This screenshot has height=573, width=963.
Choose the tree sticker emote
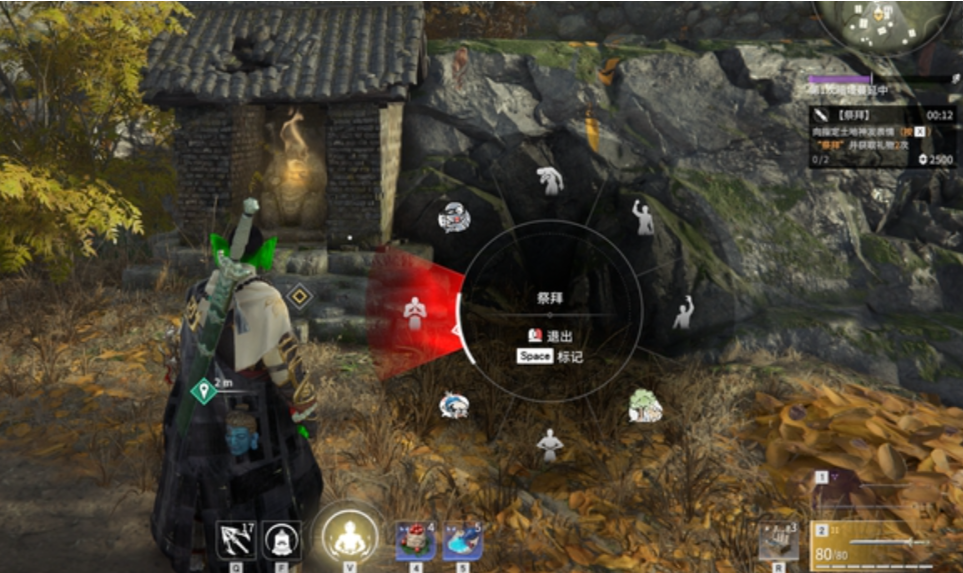(645, 406)
